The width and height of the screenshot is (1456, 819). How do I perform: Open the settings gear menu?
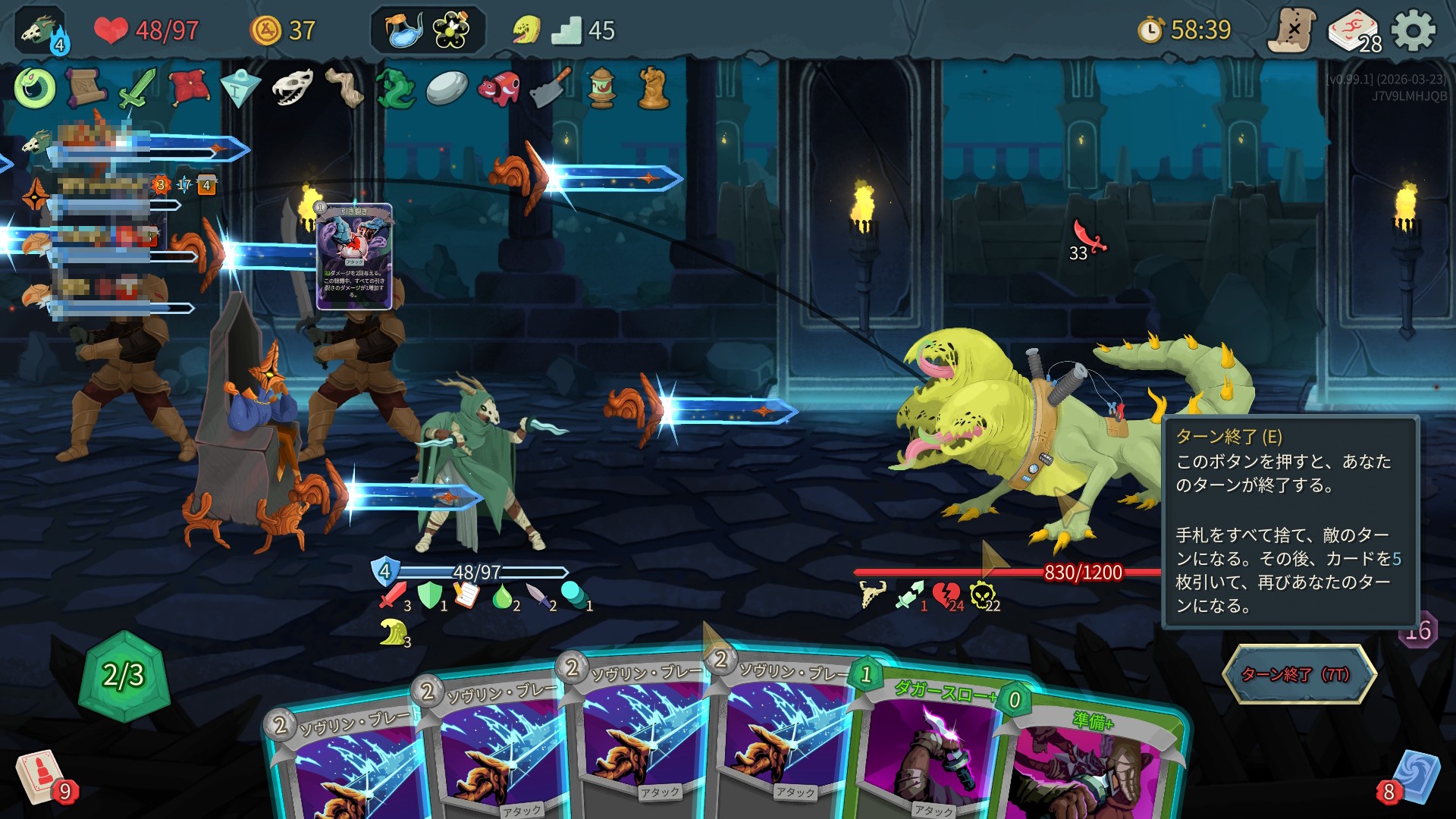click(x=1414, y=31)
